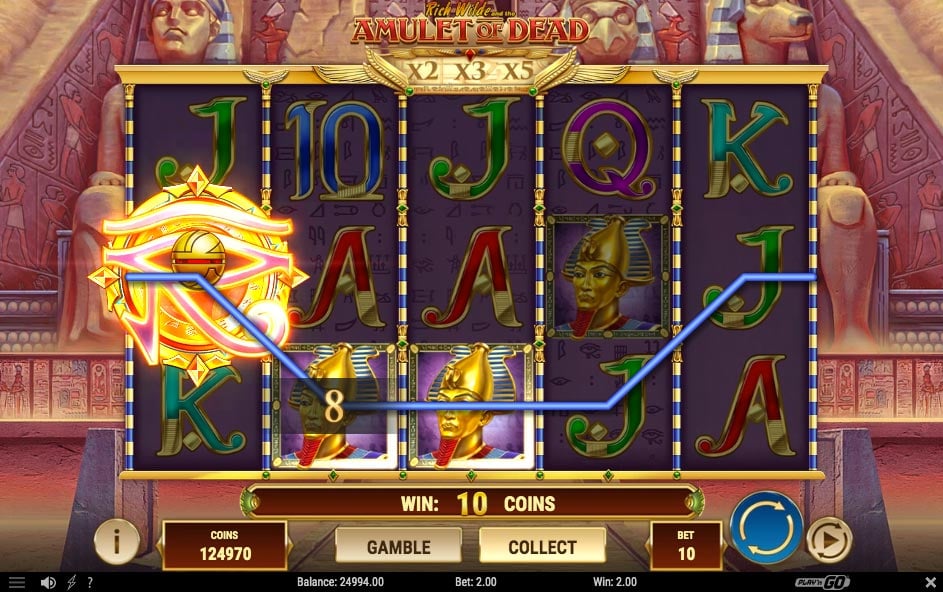Viewport: 943px width, 592px height.
Task: Toggle fast play lightning bolt icon
Action: (x=71, y=582)
